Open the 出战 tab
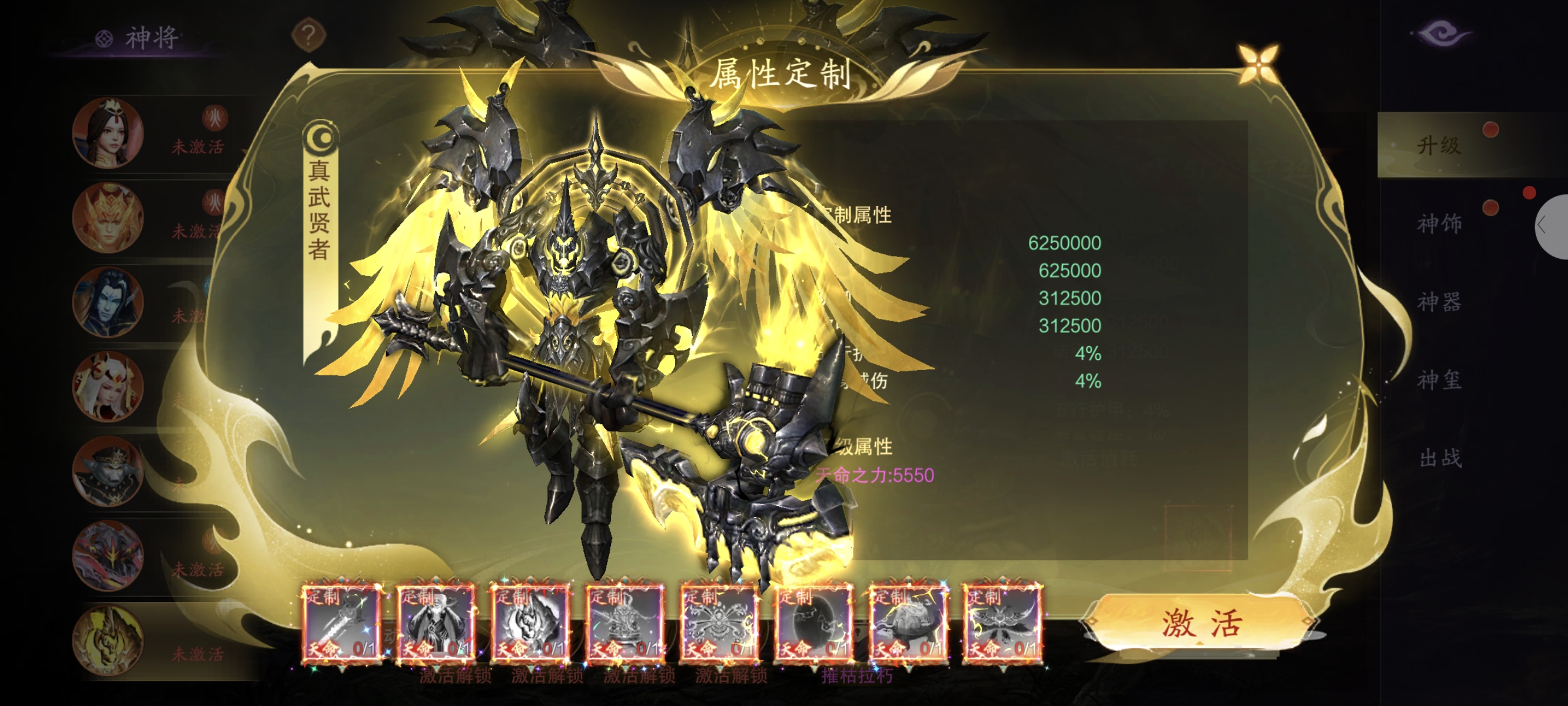 pyautogui.click(x=1439, y=458)
